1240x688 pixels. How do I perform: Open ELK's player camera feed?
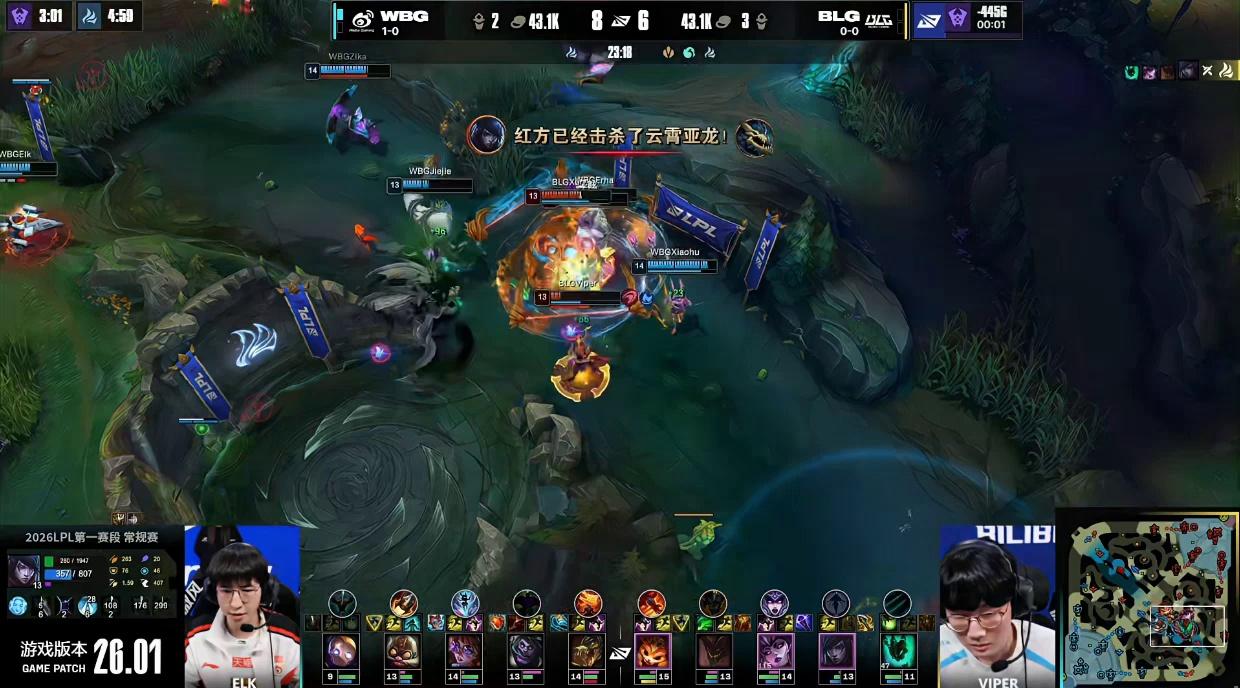point(241,606)
